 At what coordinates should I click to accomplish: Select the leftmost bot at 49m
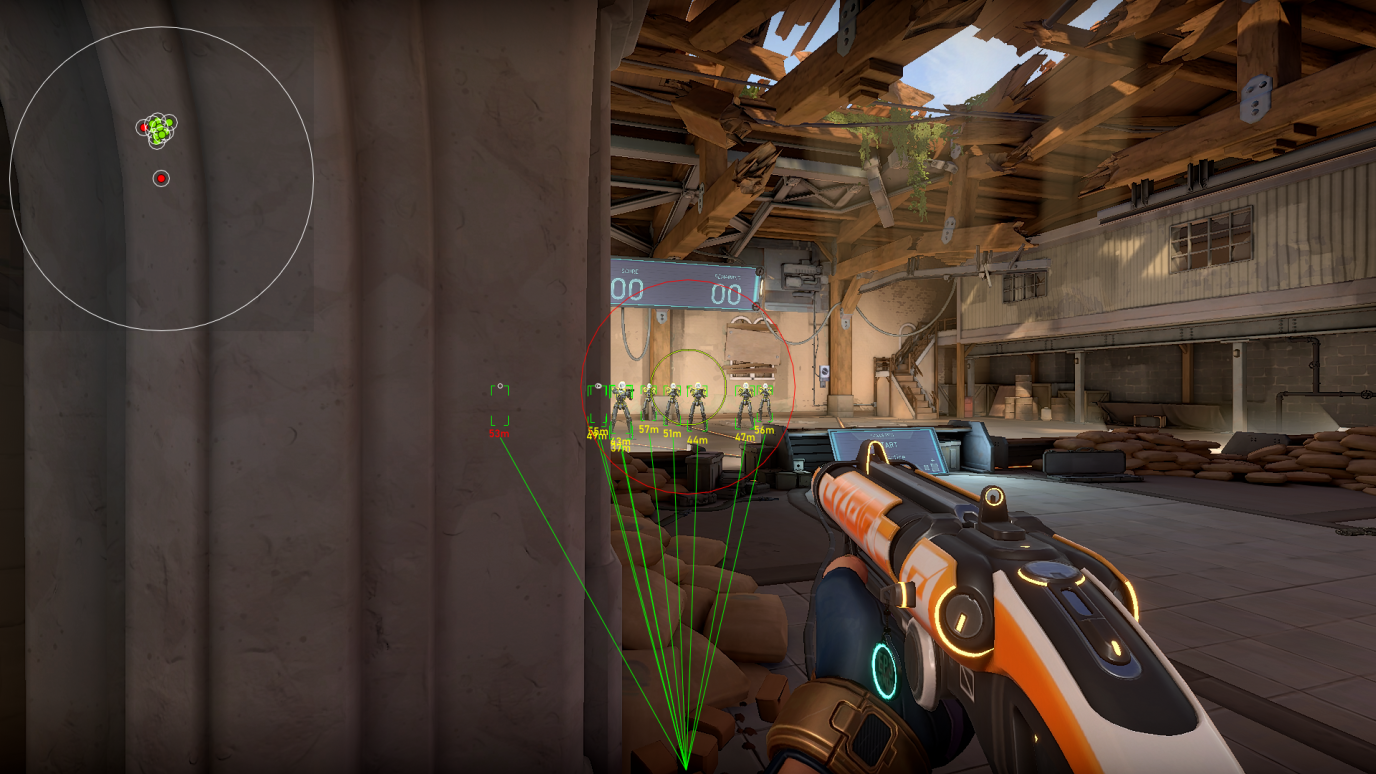[x=598, y=404]
